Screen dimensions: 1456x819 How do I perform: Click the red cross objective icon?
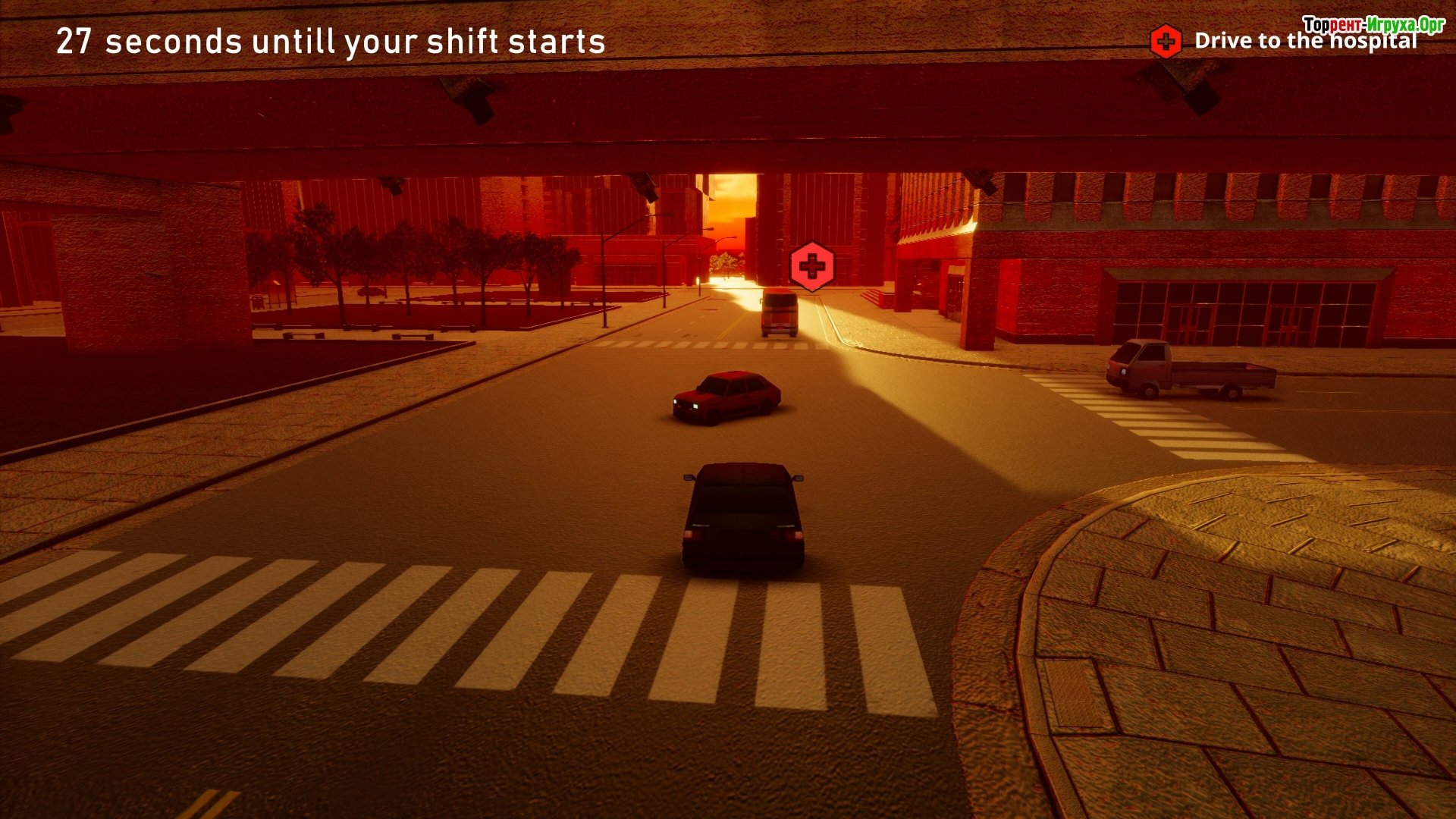pyautogui.click(x=1166, y=41)
